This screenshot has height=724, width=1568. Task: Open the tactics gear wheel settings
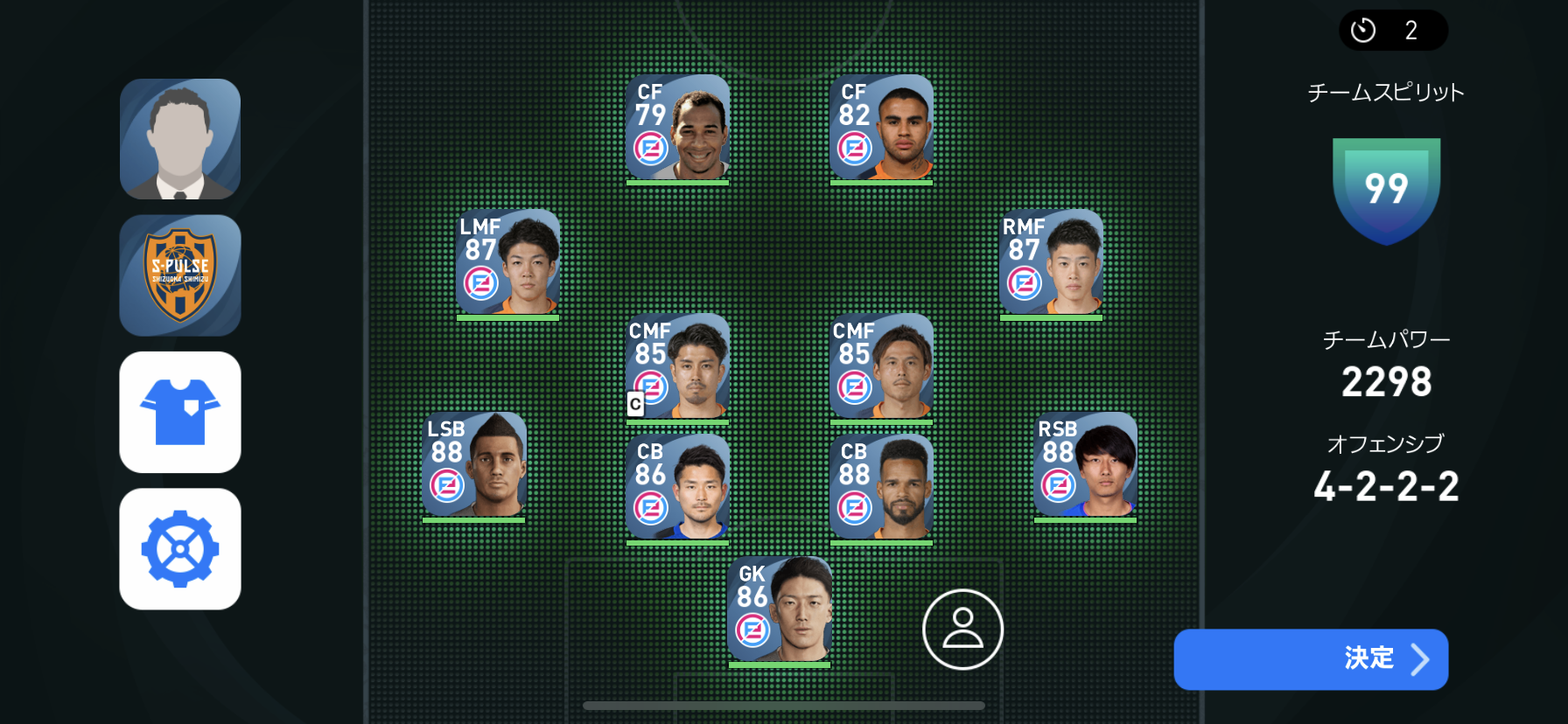point(180,549)
